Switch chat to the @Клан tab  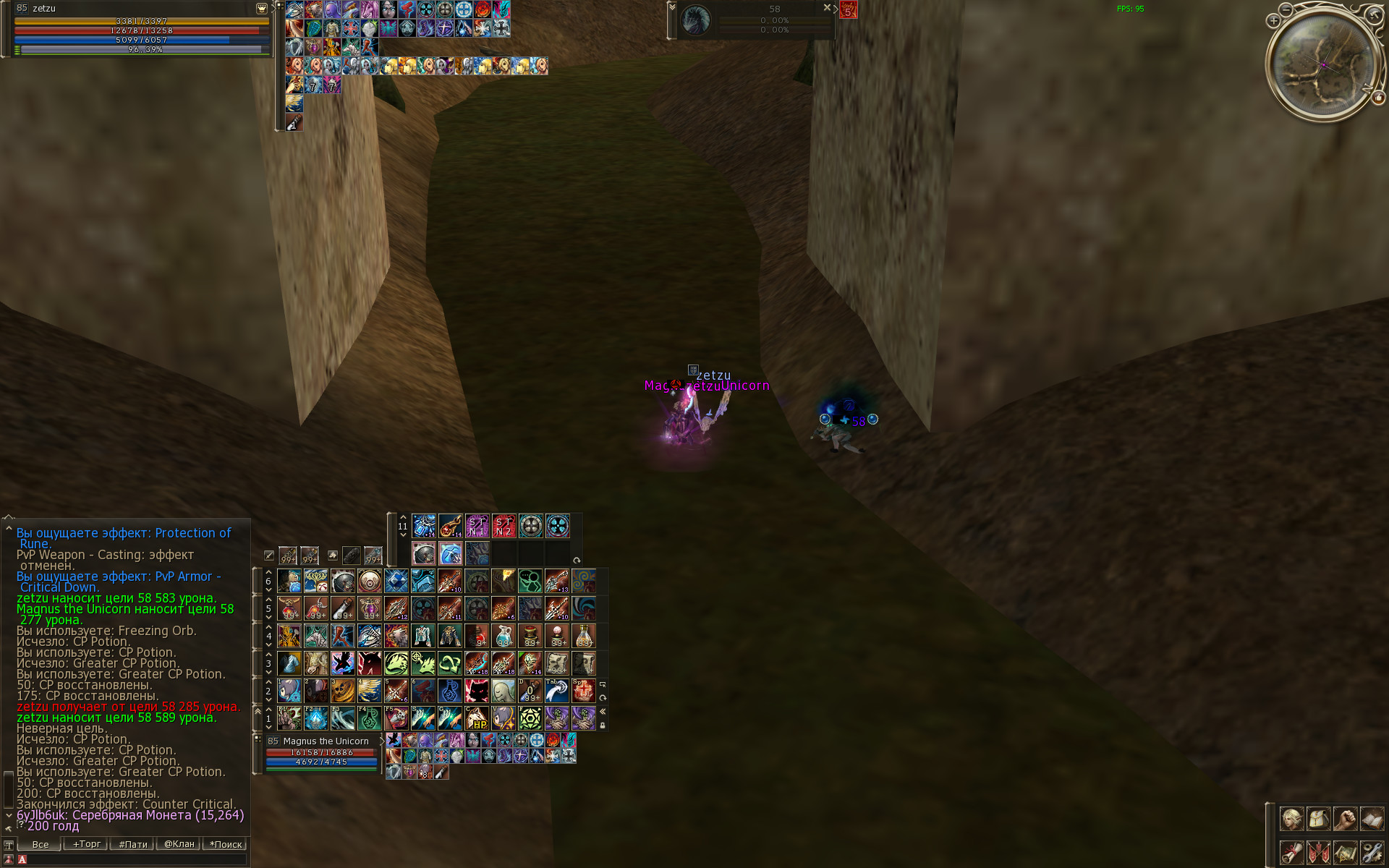point(179,844)
